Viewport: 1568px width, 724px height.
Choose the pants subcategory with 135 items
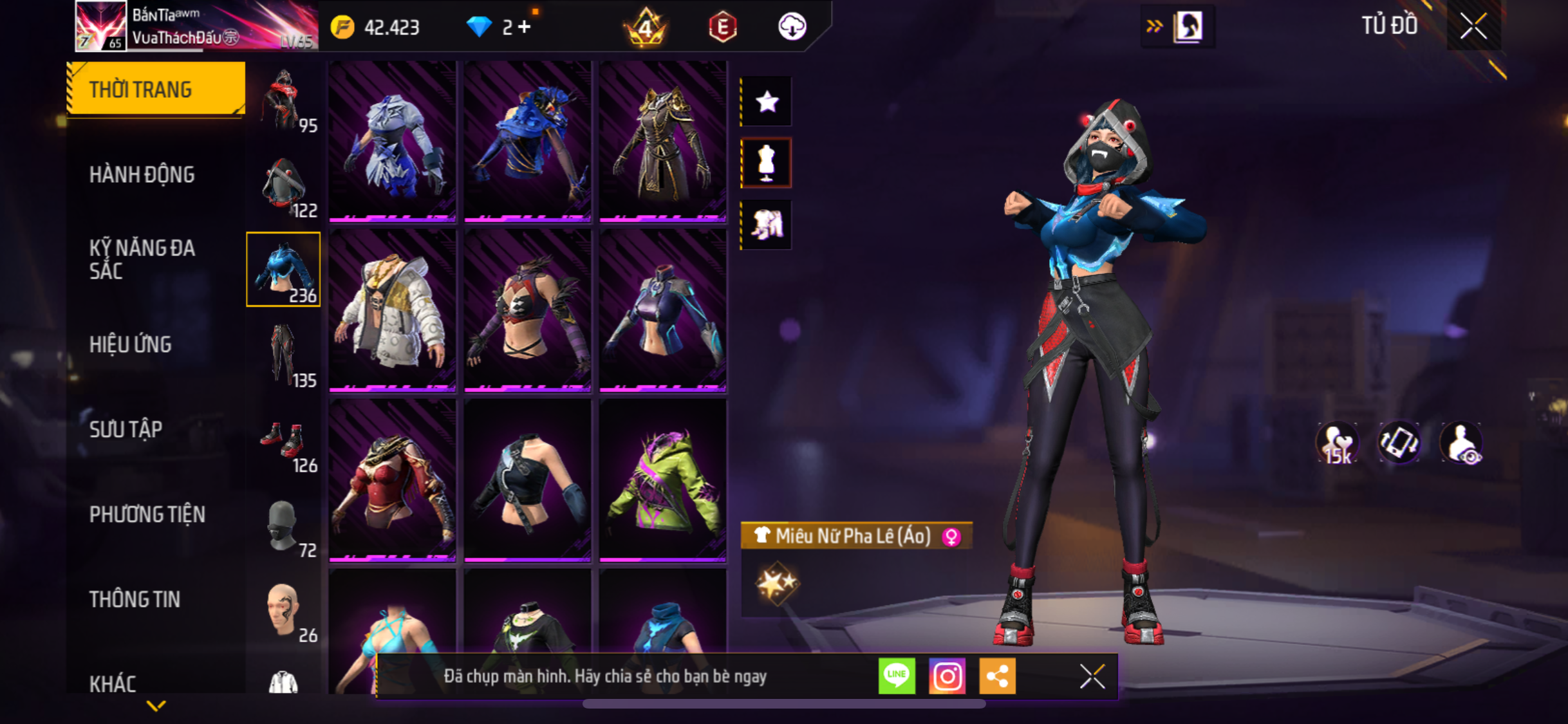284,355
